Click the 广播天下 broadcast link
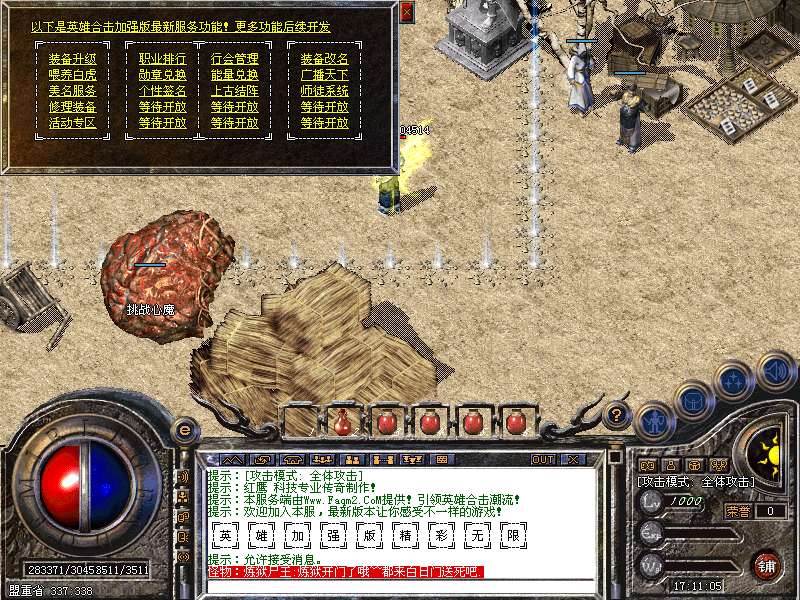The width and height of the screenshot is (800, 600). point(325,75)
